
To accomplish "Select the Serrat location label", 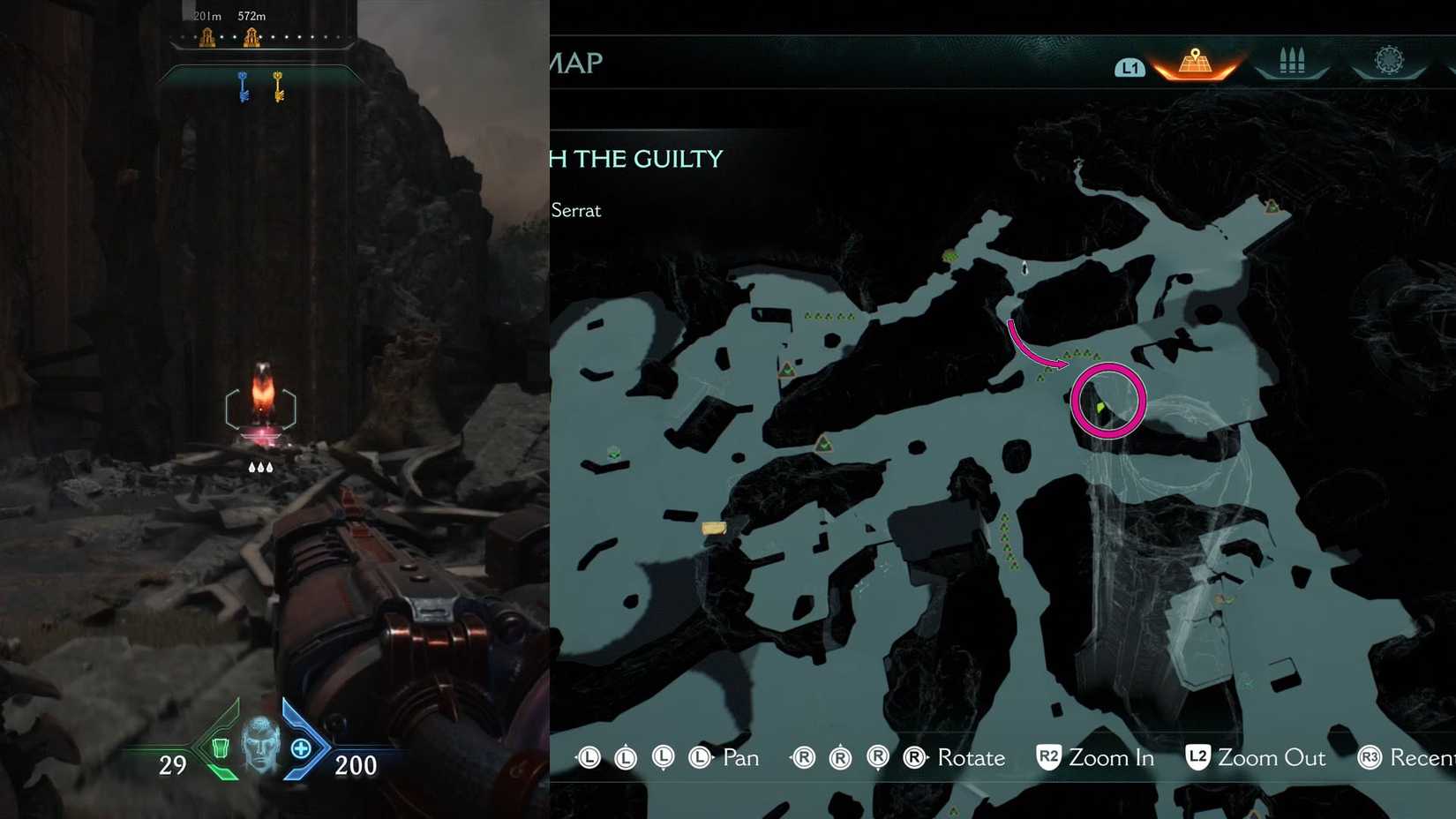I will pyautogui.click(x=578, y=211).
